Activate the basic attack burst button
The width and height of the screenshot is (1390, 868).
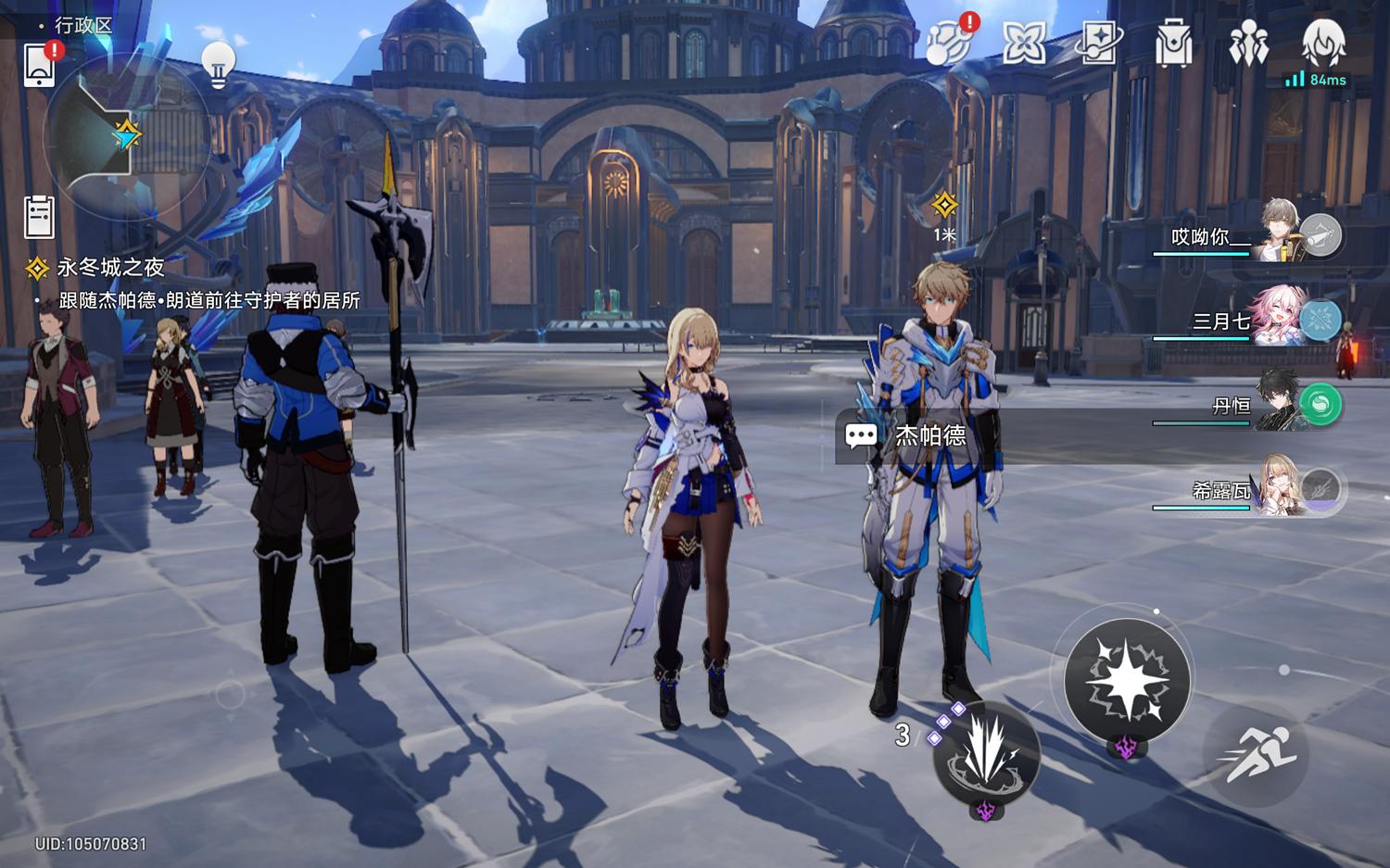point(1127,680)
